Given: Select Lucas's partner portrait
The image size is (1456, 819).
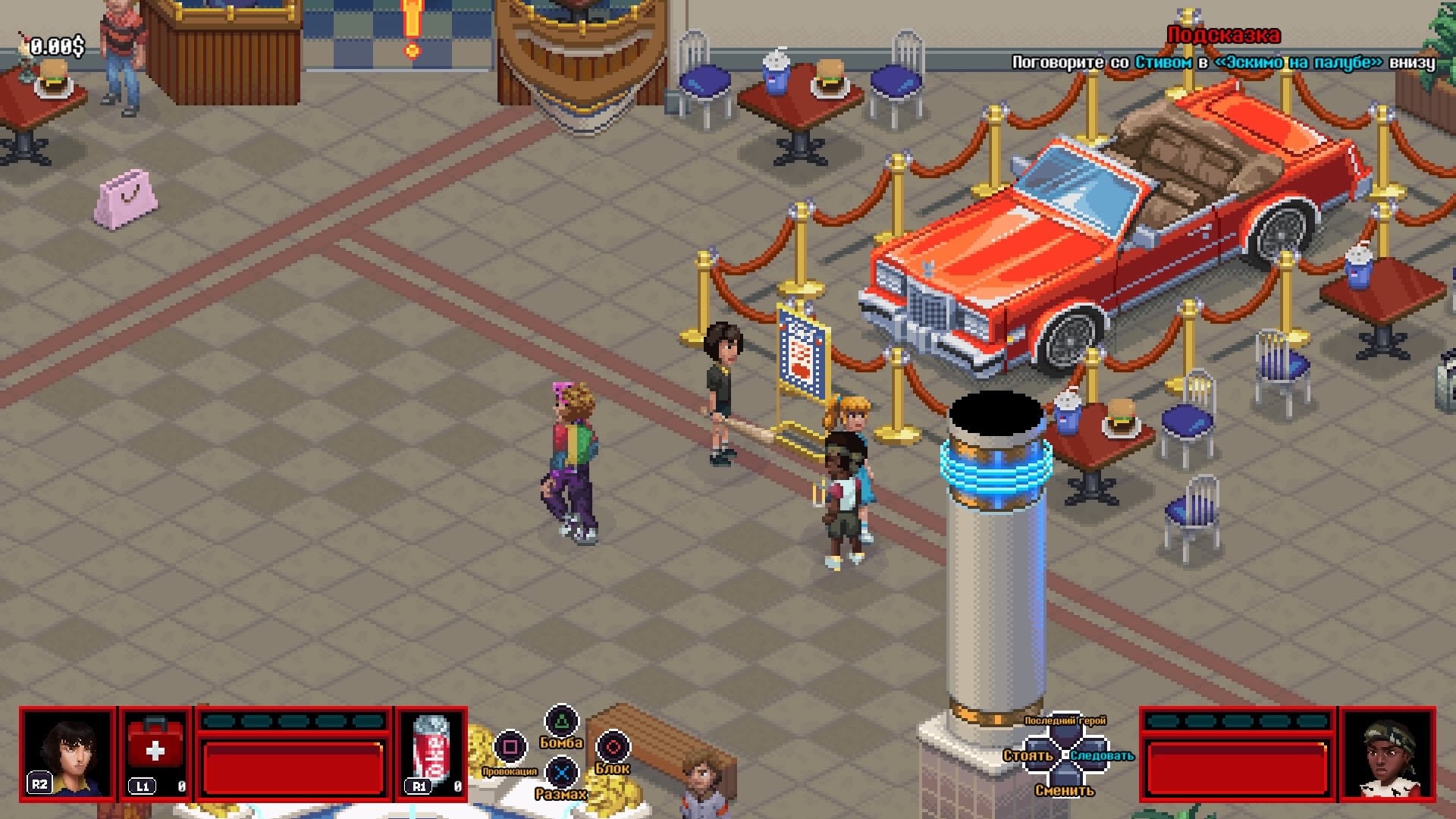Looking at the screenshot, I should coord(1386,753).
